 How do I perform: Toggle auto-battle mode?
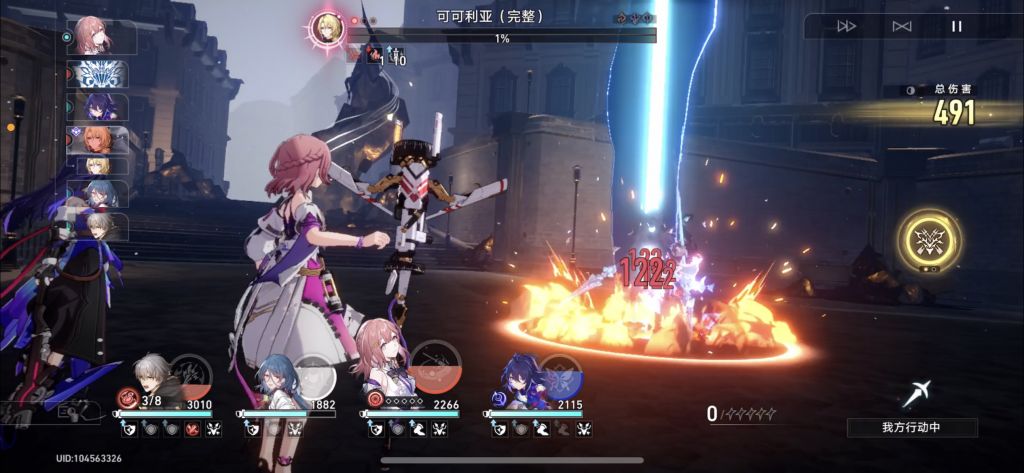tap(902, 26)
